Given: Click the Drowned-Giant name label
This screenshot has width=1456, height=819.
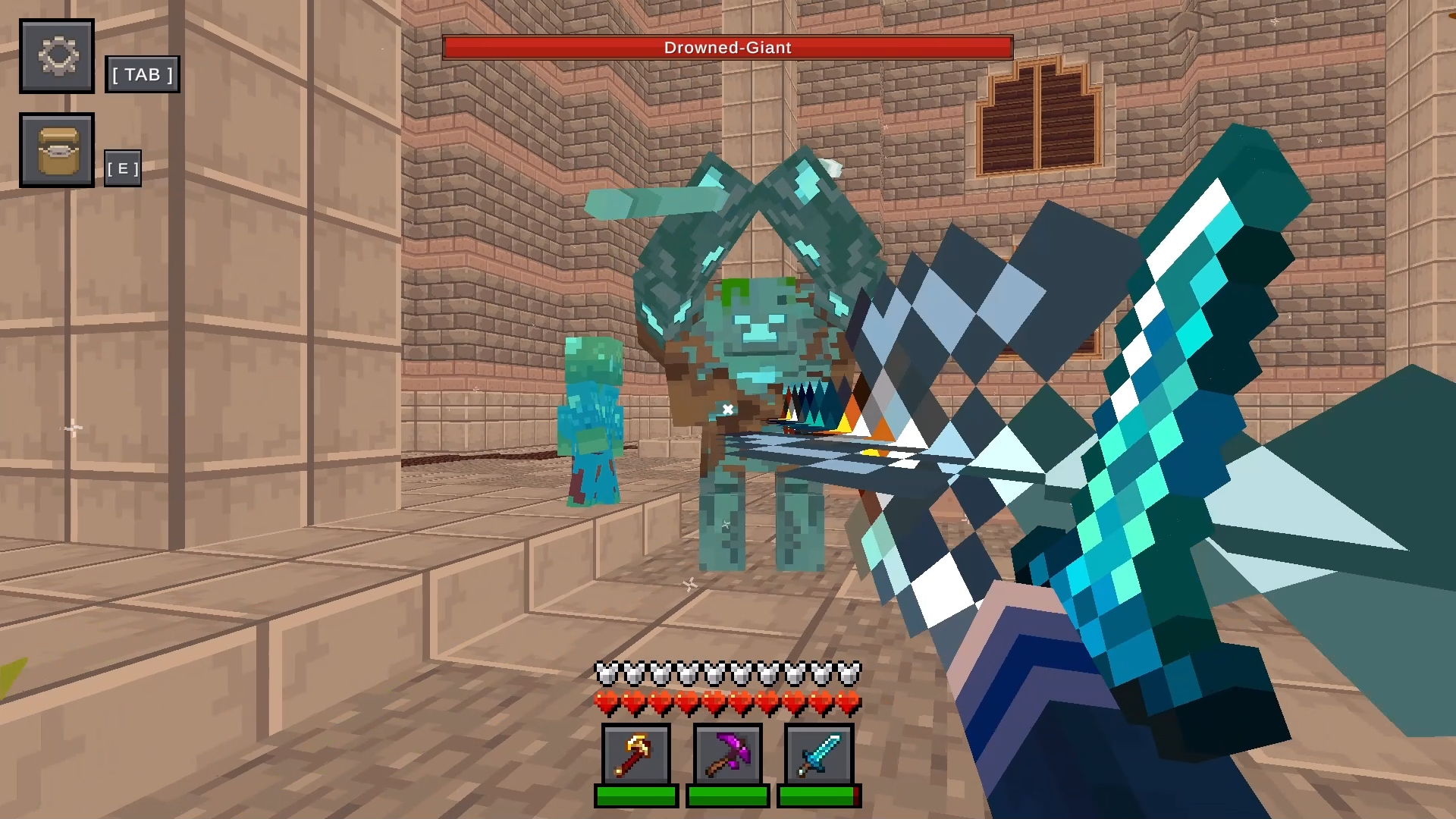Looking at the screenshot, I should coord(726,47).
